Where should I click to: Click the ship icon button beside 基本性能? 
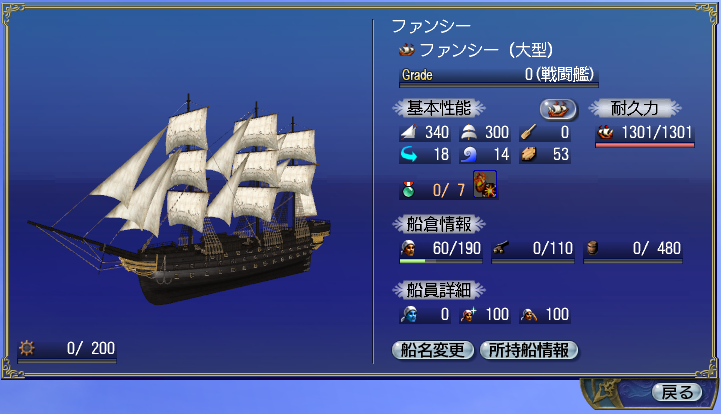[x=559, y=108]
